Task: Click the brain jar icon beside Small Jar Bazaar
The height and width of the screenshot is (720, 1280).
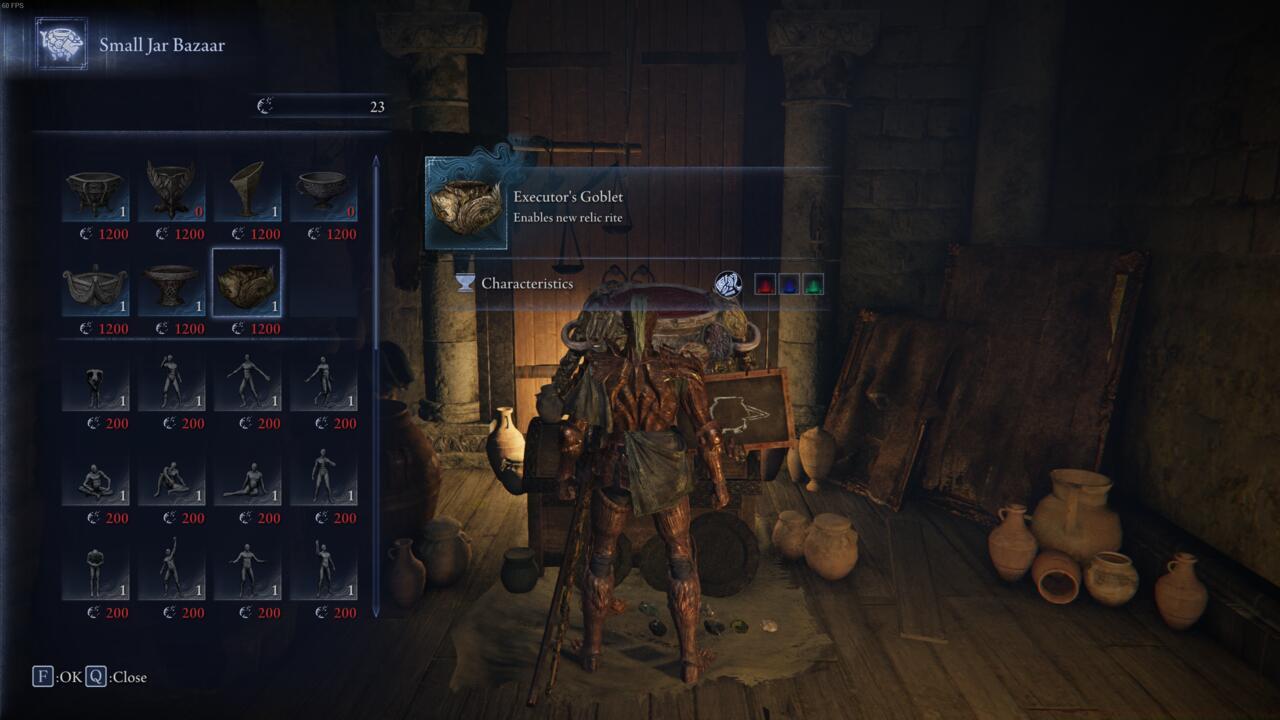Action: point(60,43)
